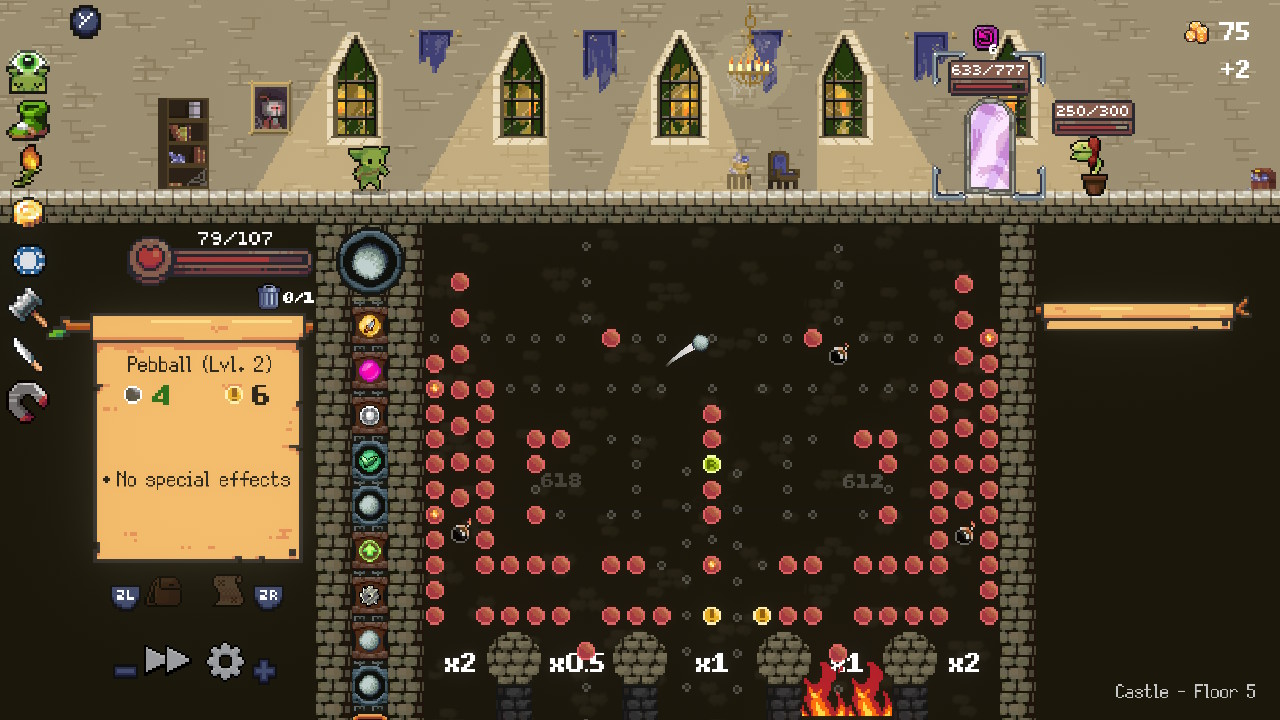Inspect the green up-arrow orb
Image resolution: width=1280 pixels, height=720 pixels.
(x=370, y=549)
